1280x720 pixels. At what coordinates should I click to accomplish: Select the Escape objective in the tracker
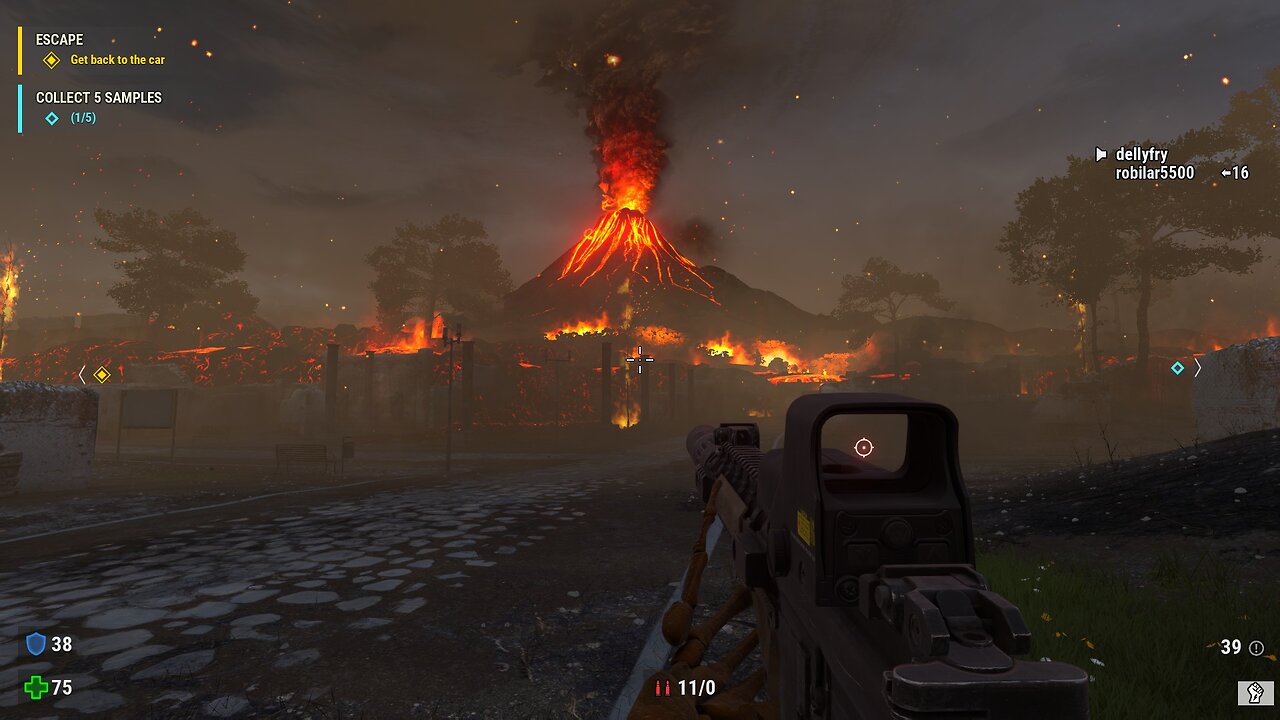(59, 40)
